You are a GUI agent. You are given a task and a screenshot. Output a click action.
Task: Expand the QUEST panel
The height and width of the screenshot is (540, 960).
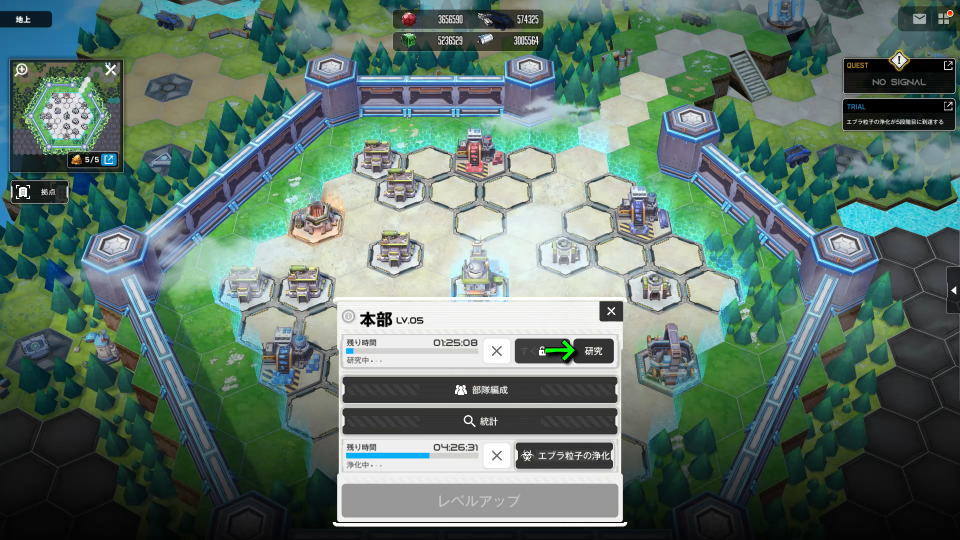point(947,66)
